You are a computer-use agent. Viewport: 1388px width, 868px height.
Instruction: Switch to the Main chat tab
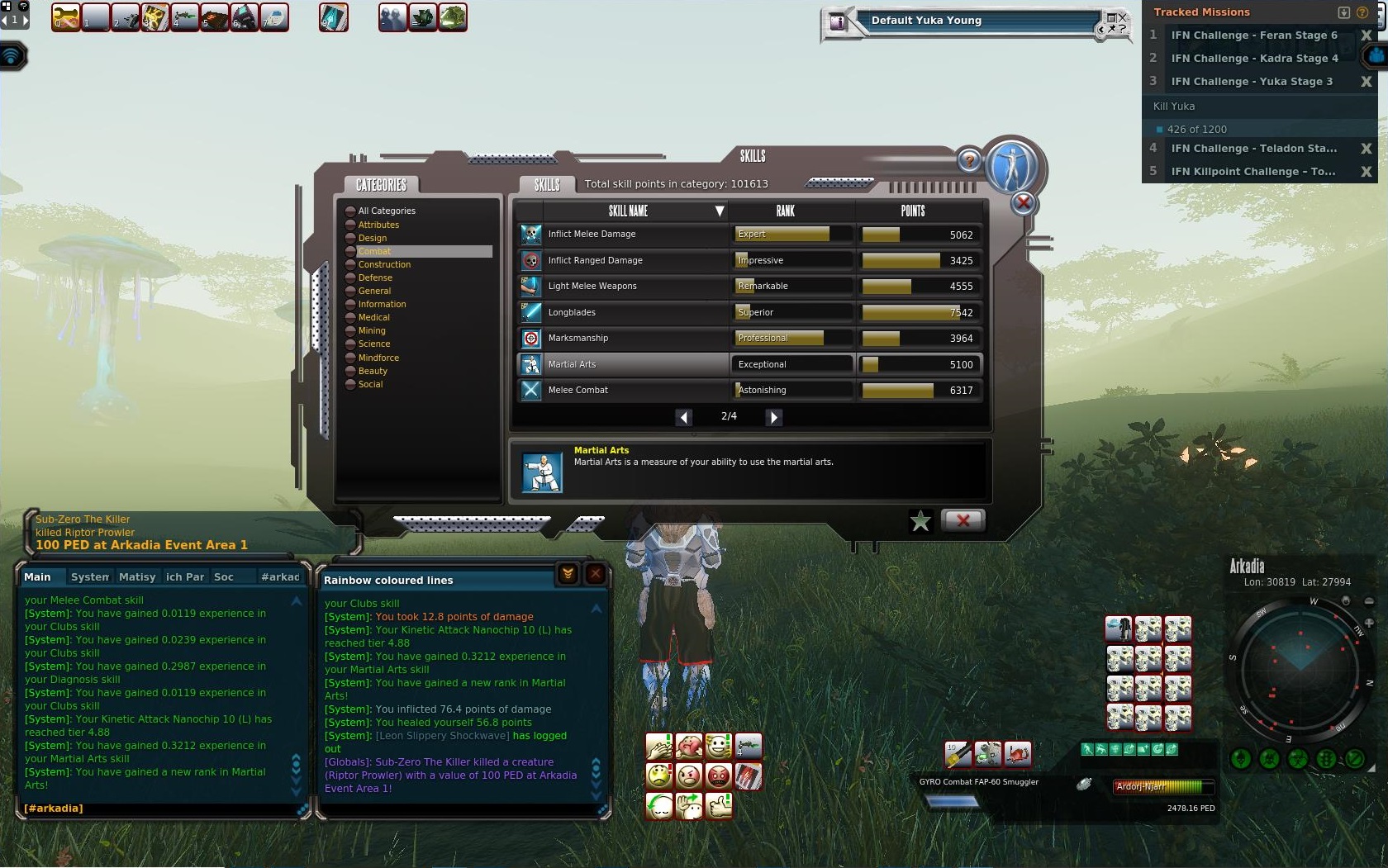37,577
